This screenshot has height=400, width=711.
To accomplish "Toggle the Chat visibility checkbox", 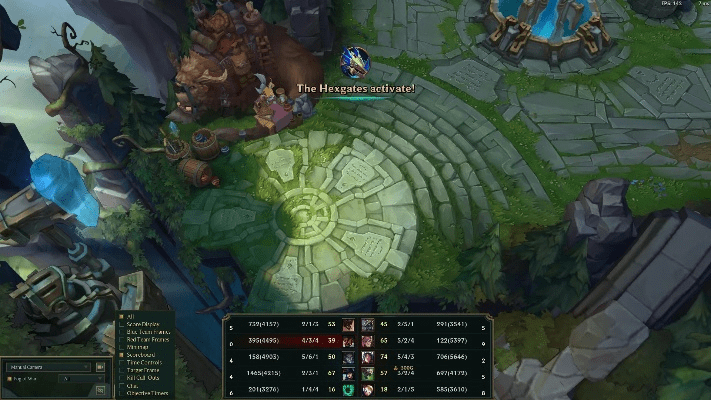I will [x=121, y=384].
